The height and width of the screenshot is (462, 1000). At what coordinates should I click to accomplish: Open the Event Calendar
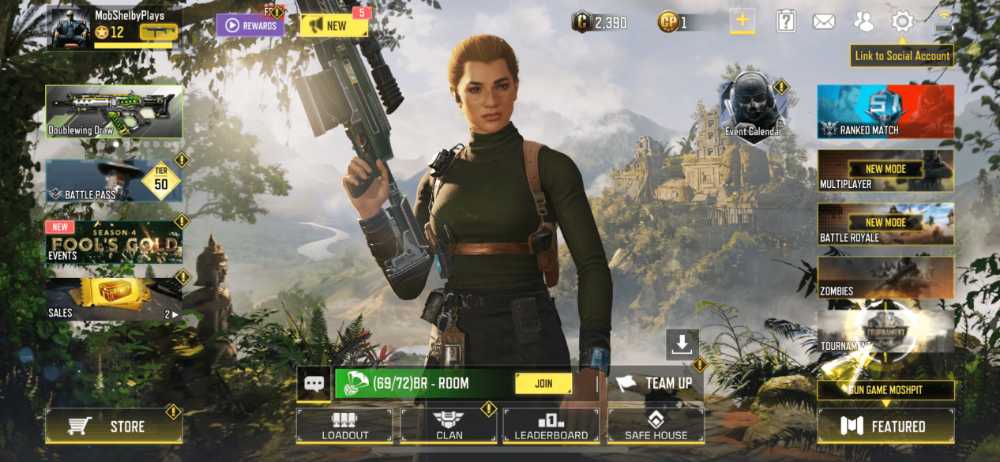tap(753, 108)
